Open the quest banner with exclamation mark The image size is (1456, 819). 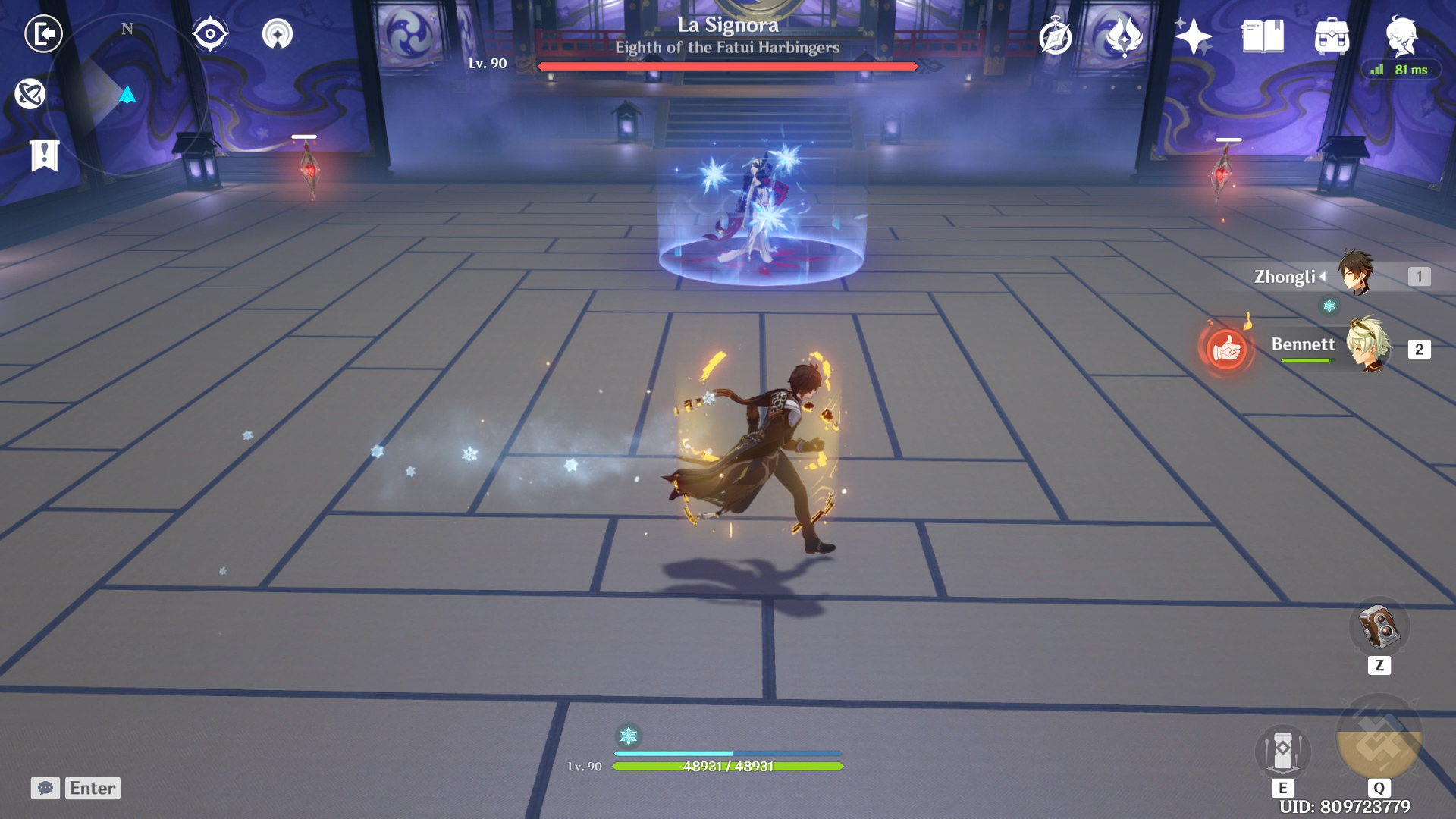[x=45, y=155]
